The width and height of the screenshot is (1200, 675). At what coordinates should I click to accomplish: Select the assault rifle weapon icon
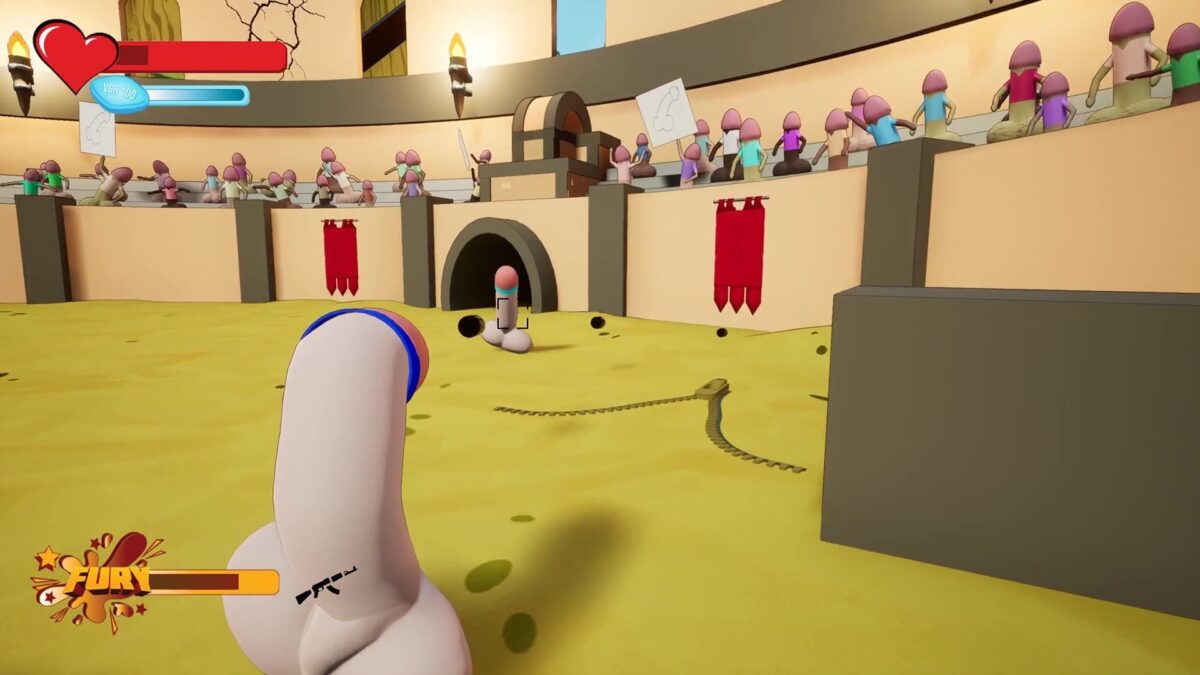(x=326, y=584)
